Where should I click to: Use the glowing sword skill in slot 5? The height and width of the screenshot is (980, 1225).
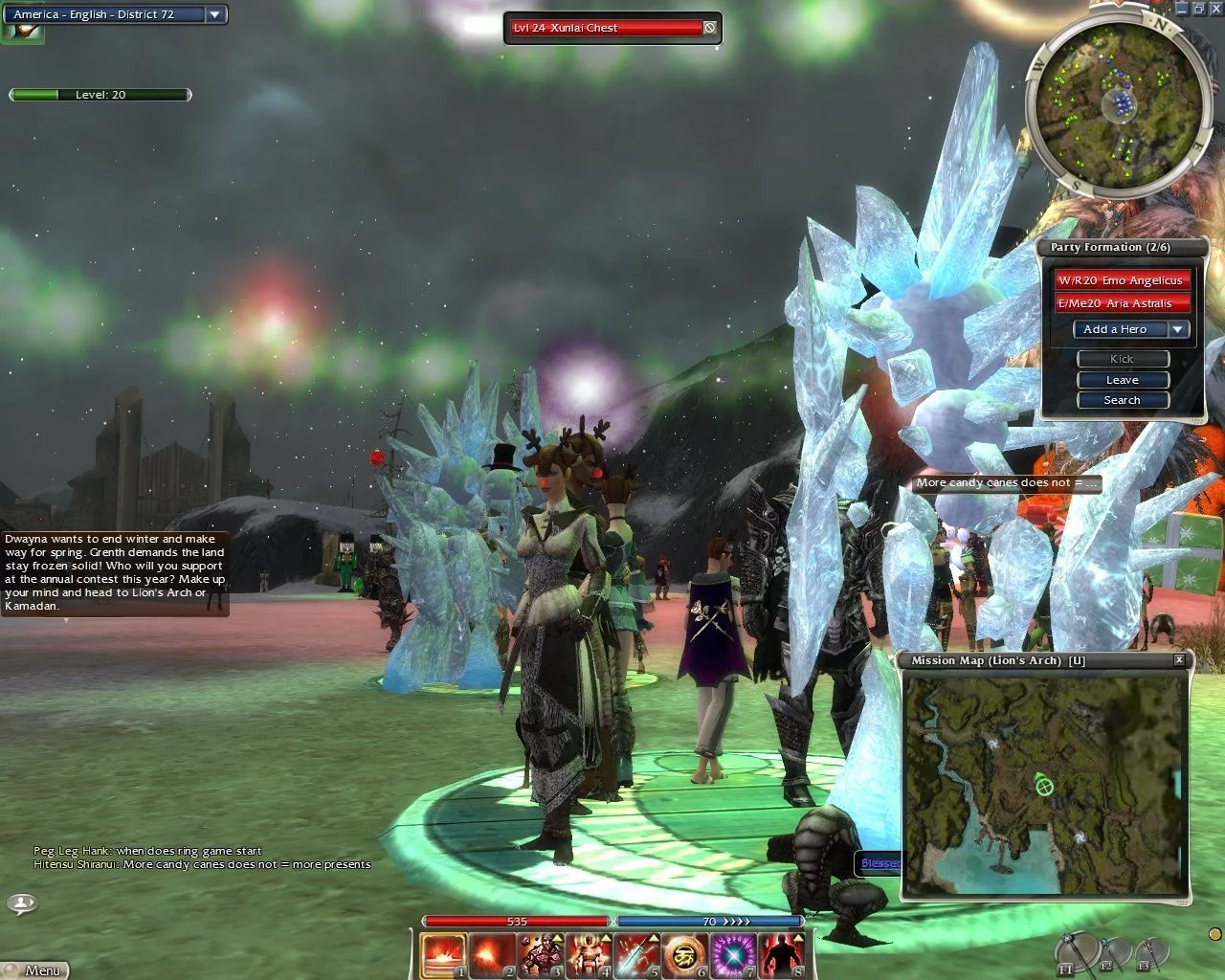636,955
